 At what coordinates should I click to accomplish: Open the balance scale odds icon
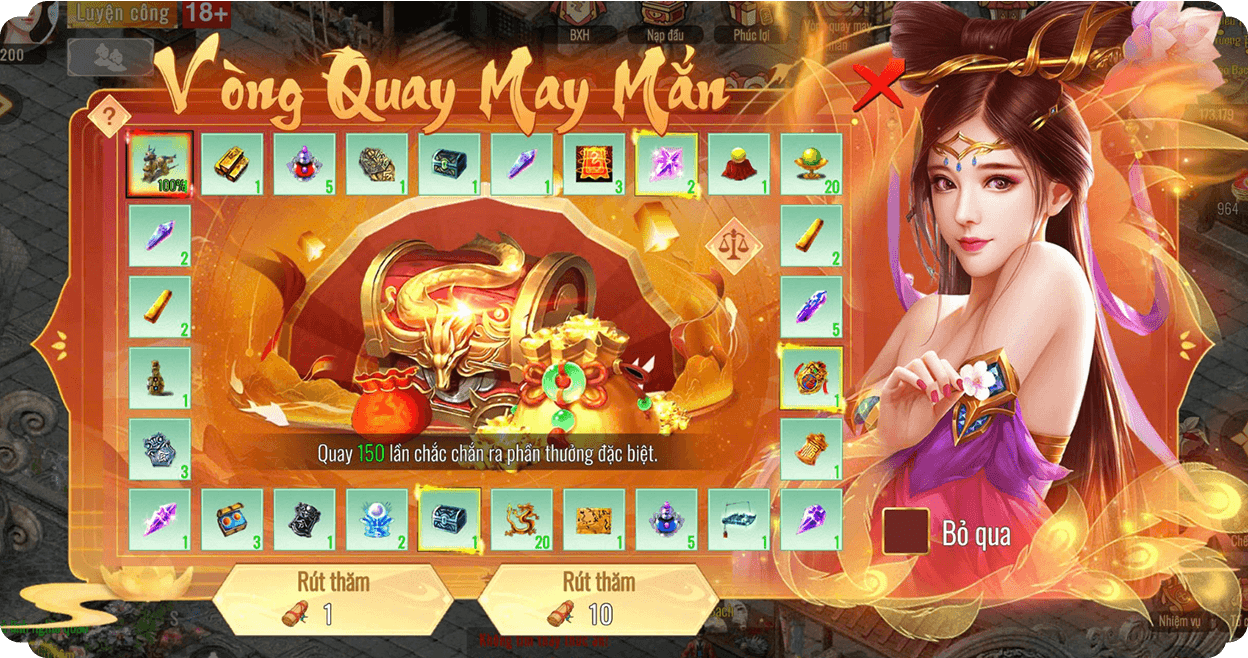coord(733,244)
